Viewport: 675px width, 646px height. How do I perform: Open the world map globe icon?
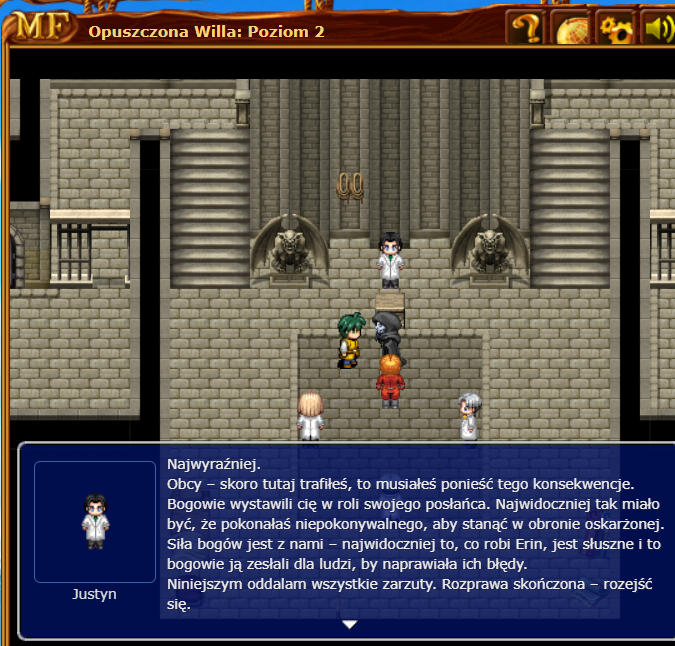click(x=571, y=28)
